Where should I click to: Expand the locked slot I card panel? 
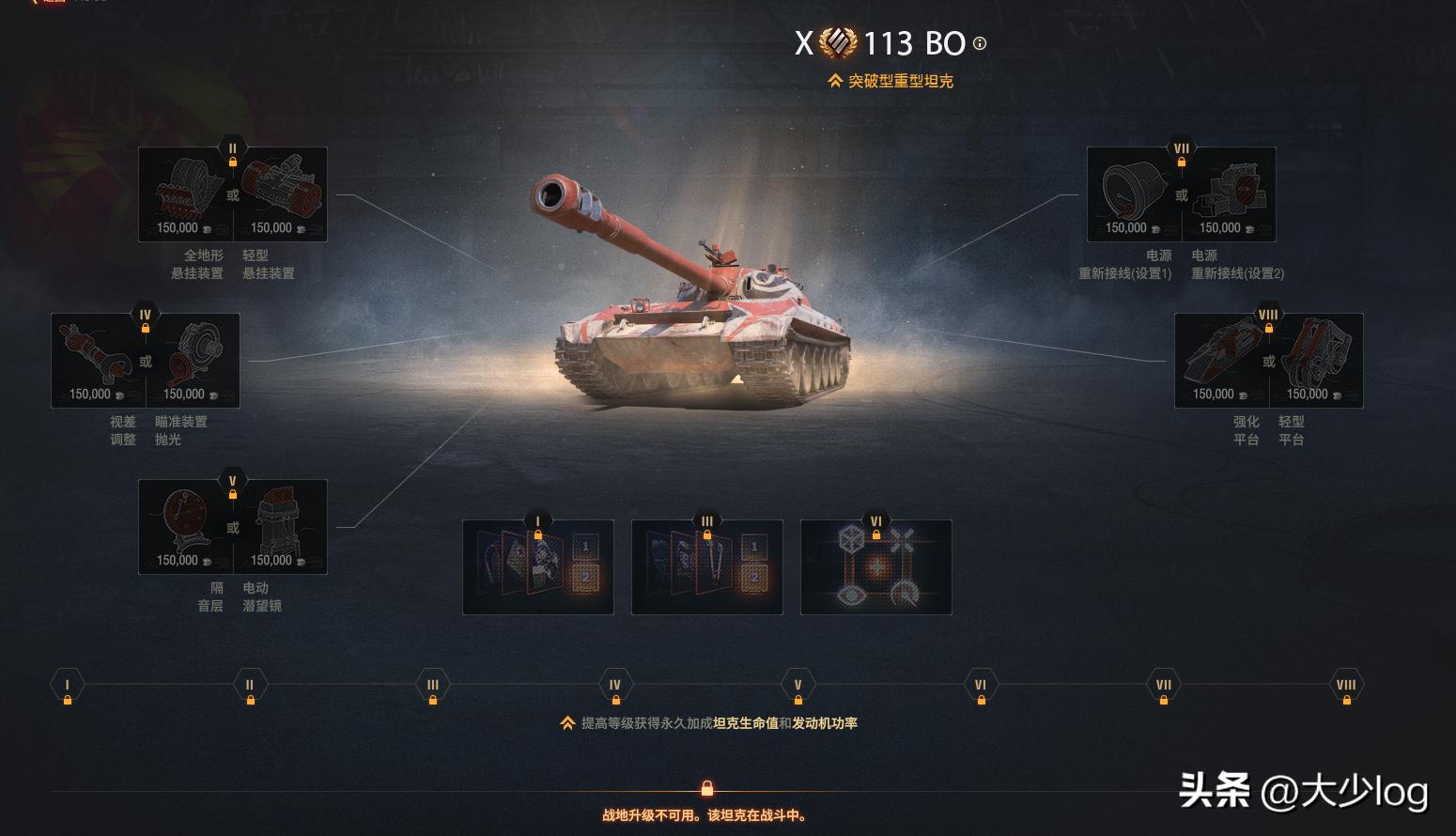pyautogui.click(x=537, y=566)
